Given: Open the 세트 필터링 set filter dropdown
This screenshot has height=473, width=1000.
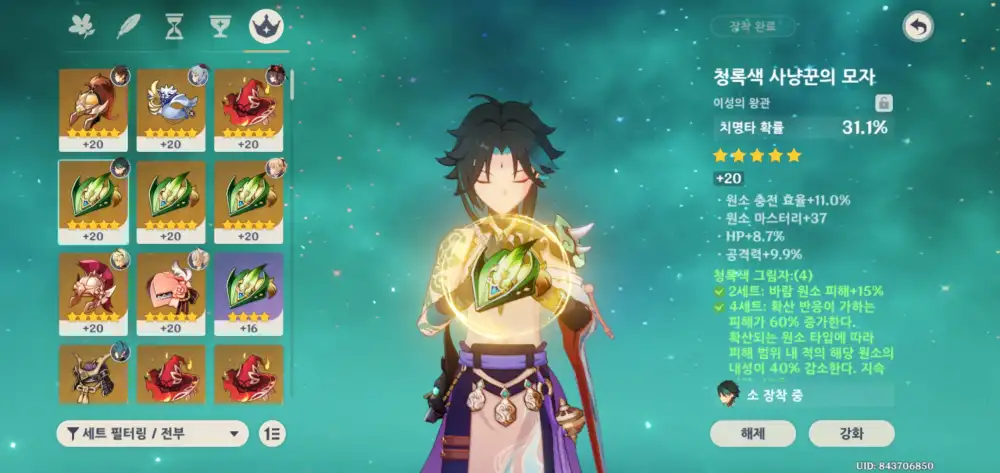Looking at the screenshot, I should pos(153,433).
